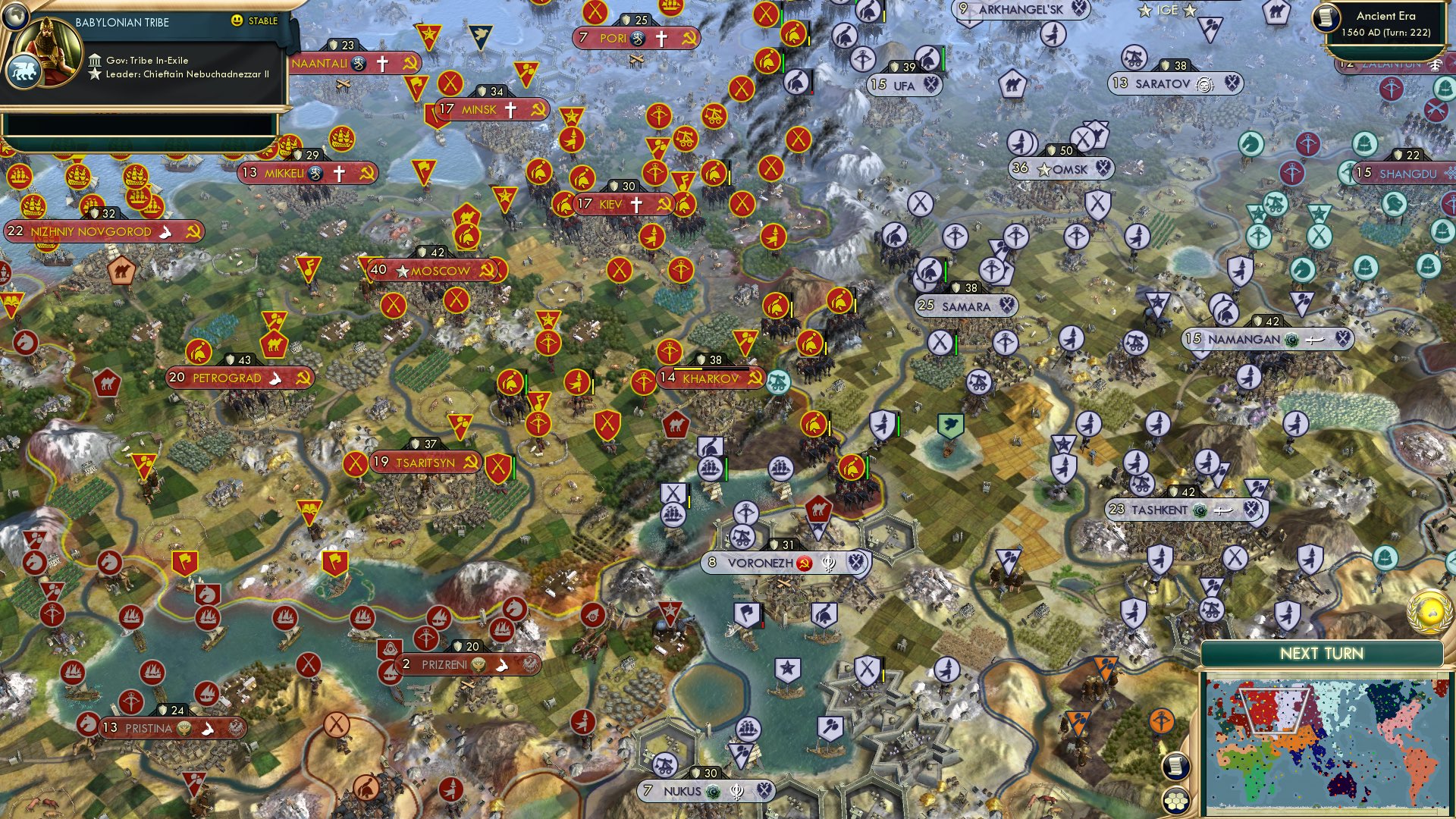Select the infantry shield icon above NEXT TURN
Screen dimensions: 1456x819
[1288, 615]
